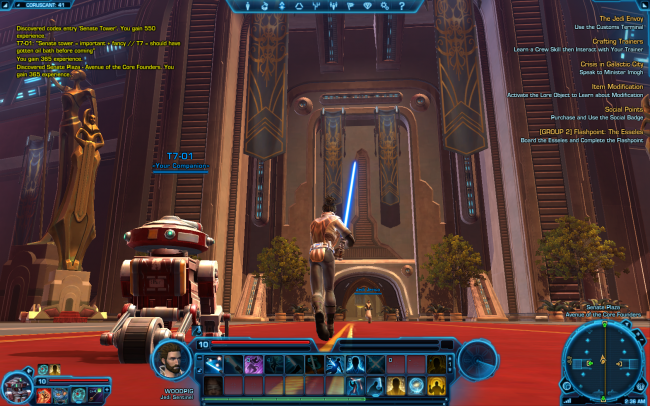Click the WOODPIG player portrait
This screenshot has height=406, width=650.
point(170,360)
